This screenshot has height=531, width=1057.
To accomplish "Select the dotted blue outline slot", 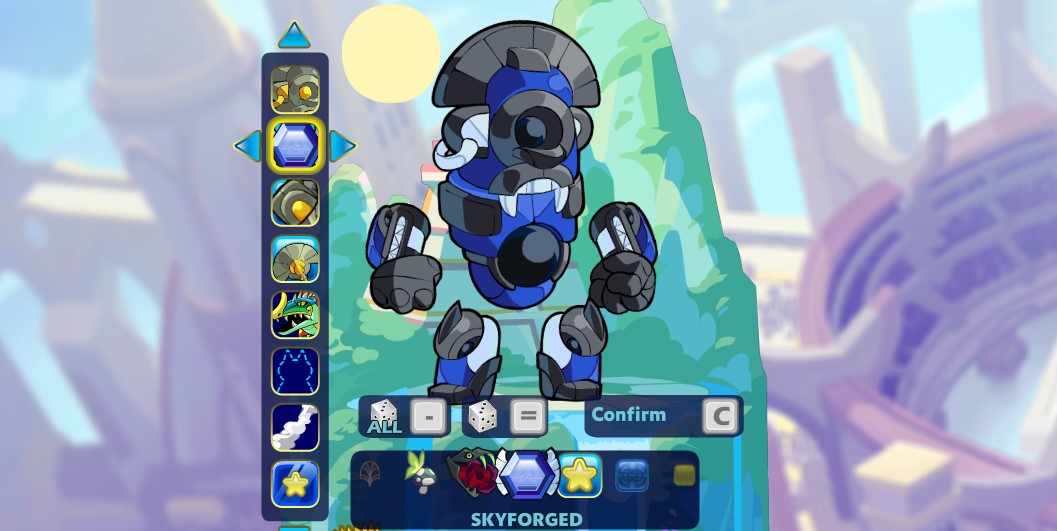I will 295,371.
